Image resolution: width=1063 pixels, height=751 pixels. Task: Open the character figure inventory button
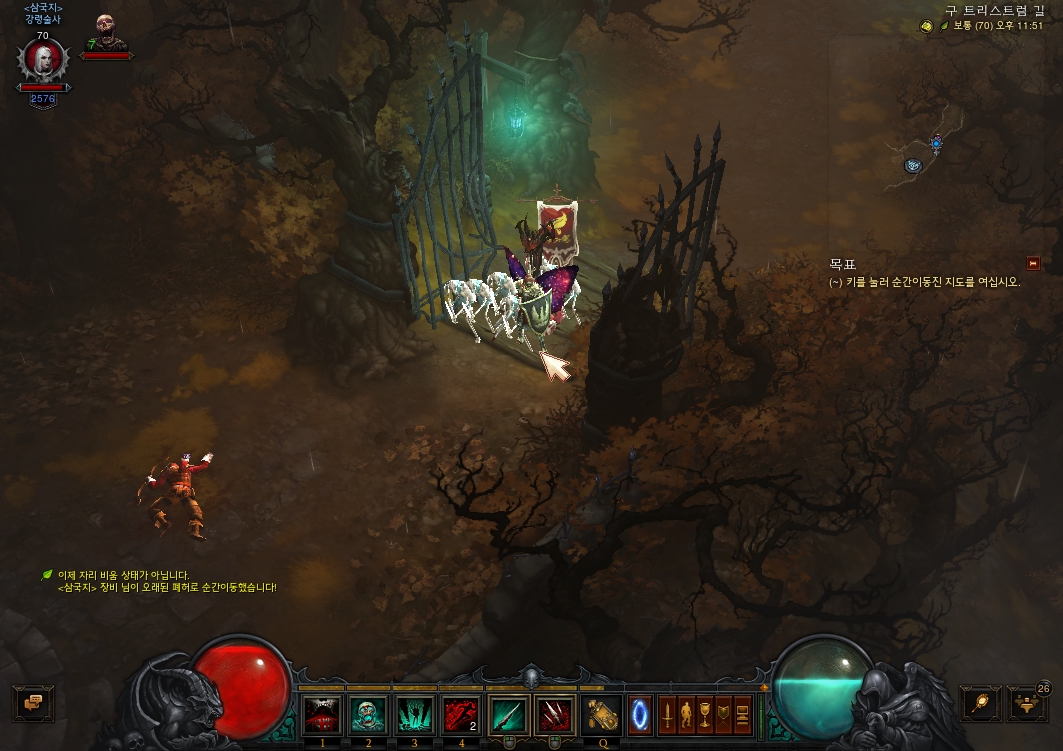(686, 715)
